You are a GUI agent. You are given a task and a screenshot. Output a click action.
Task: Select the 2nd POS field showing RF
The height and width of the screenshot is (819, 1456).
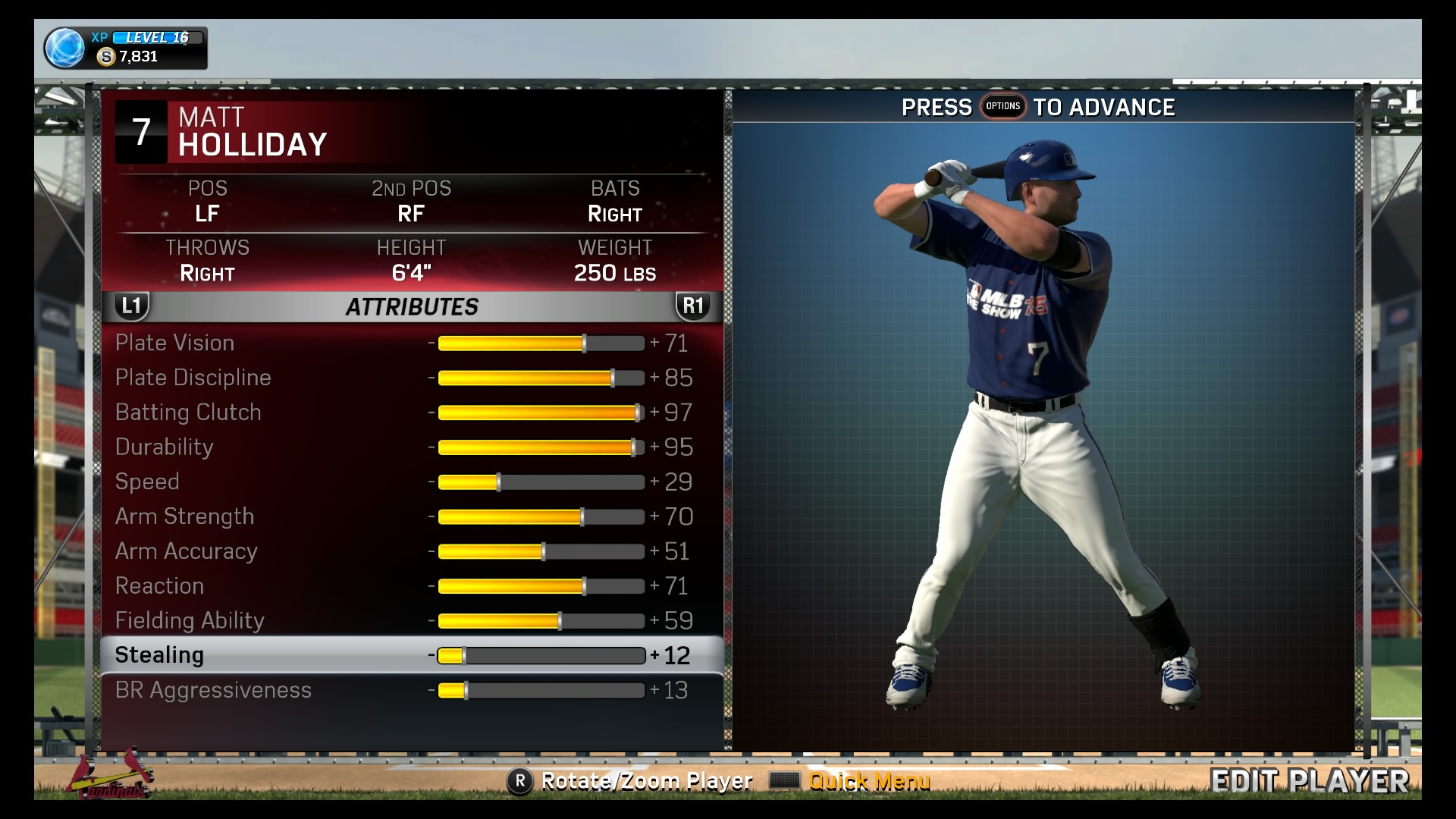pyautogui.click(x=411, y=202)
